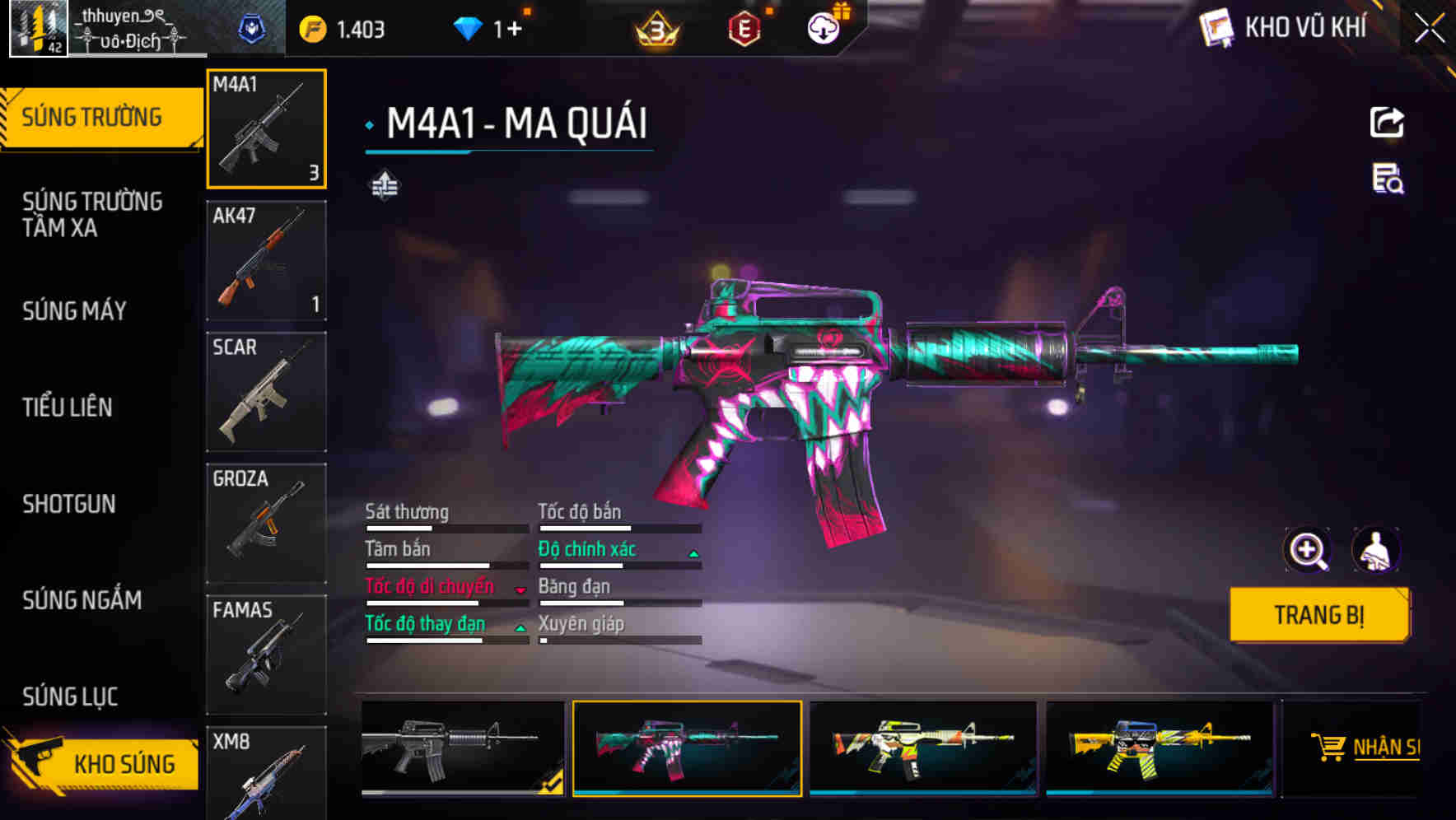The width and height of the screenshot is (1456, 820).
Task: Select the AK47 weapon tile
Action: [x=266, y=260]
